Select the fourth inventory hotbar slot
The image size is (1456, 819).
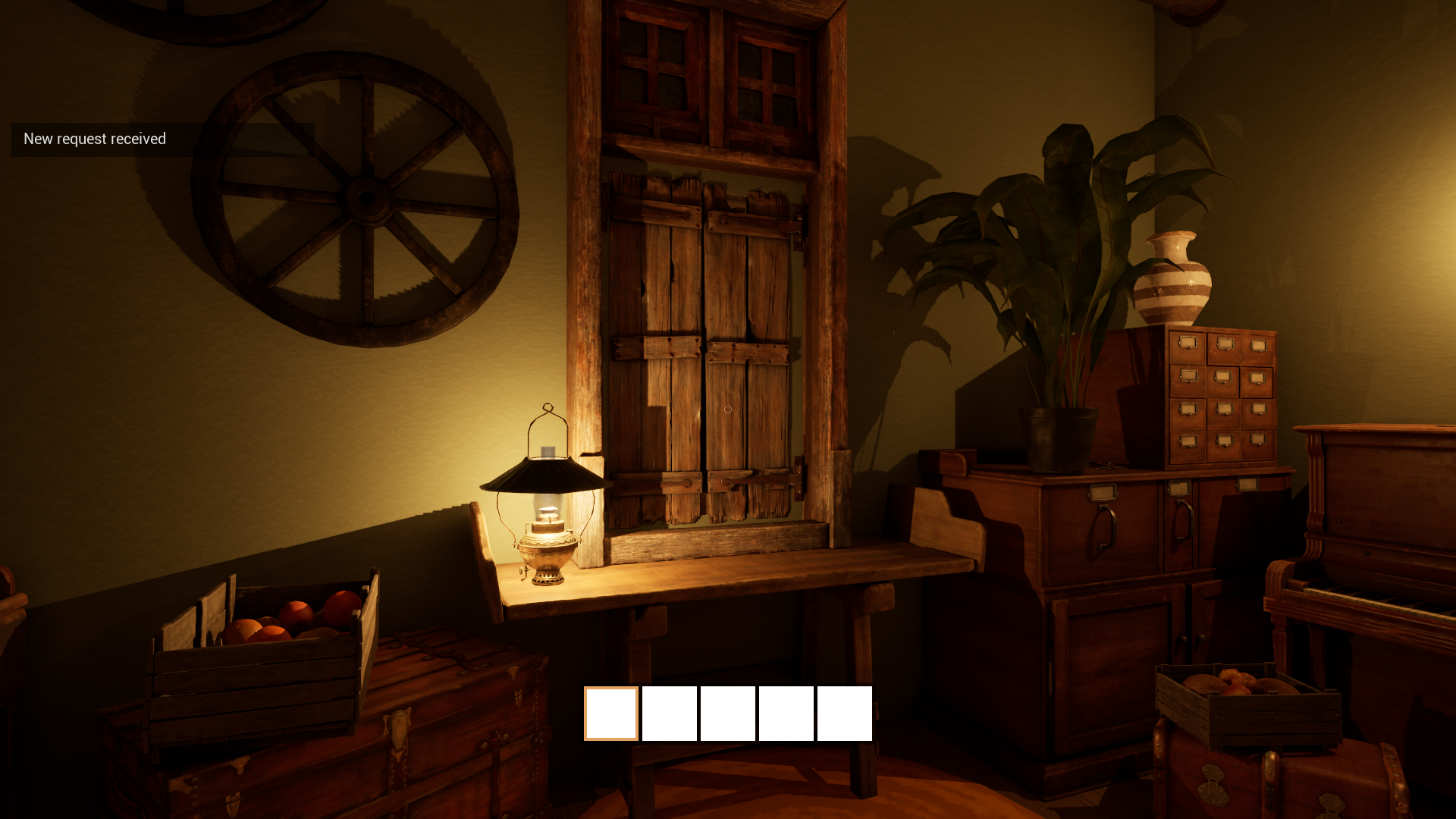[x=786, y=713]
